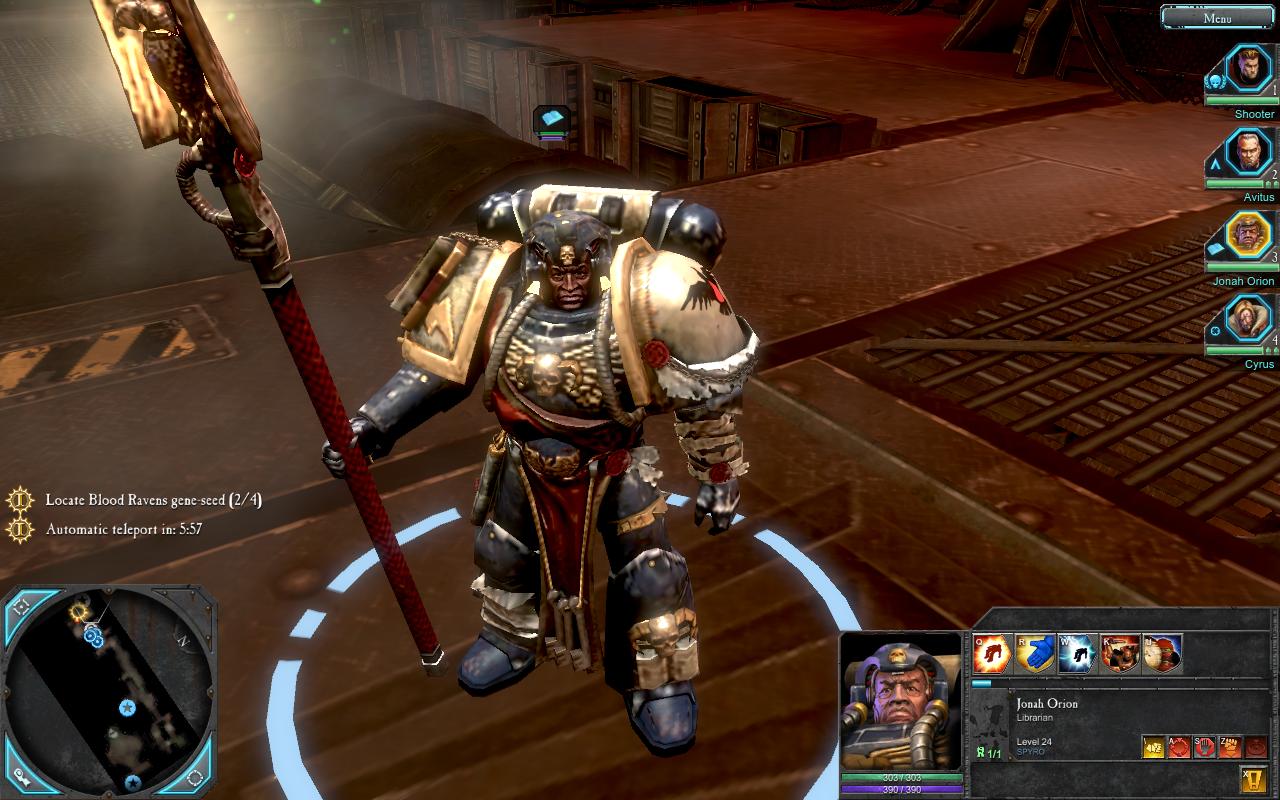Select Cyrus squad portrait
The height and width of the screenshot is (800, 1280).
(1247, 320)
